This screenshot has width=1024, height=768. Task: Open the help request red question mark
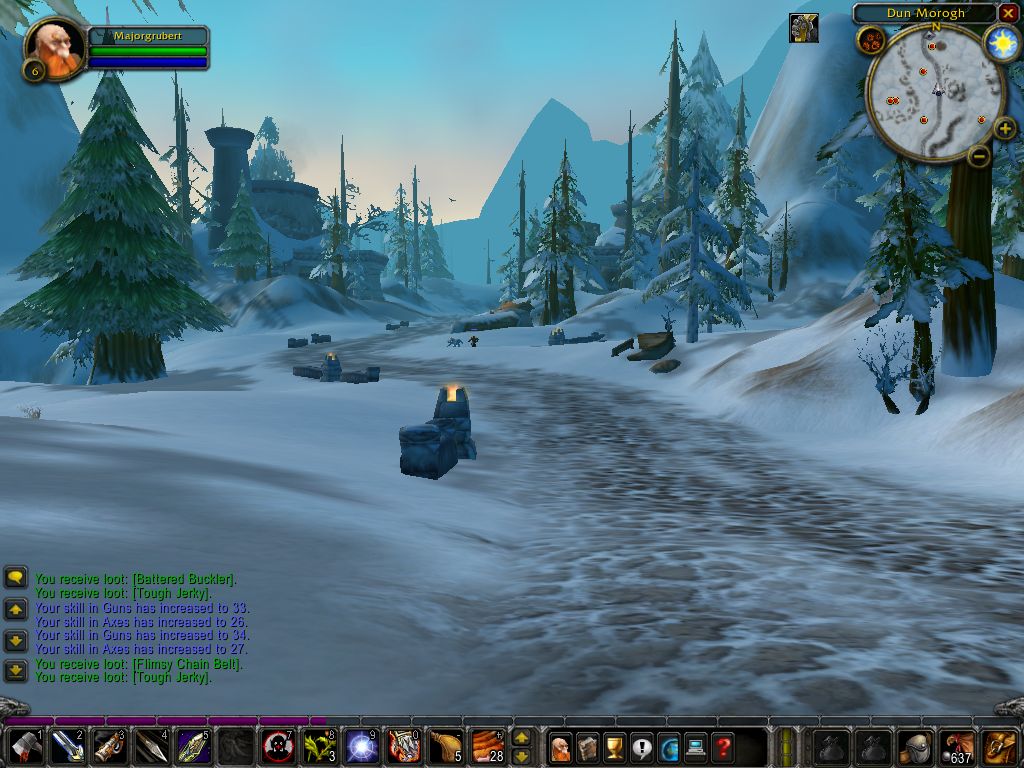[x=723, y=747]
